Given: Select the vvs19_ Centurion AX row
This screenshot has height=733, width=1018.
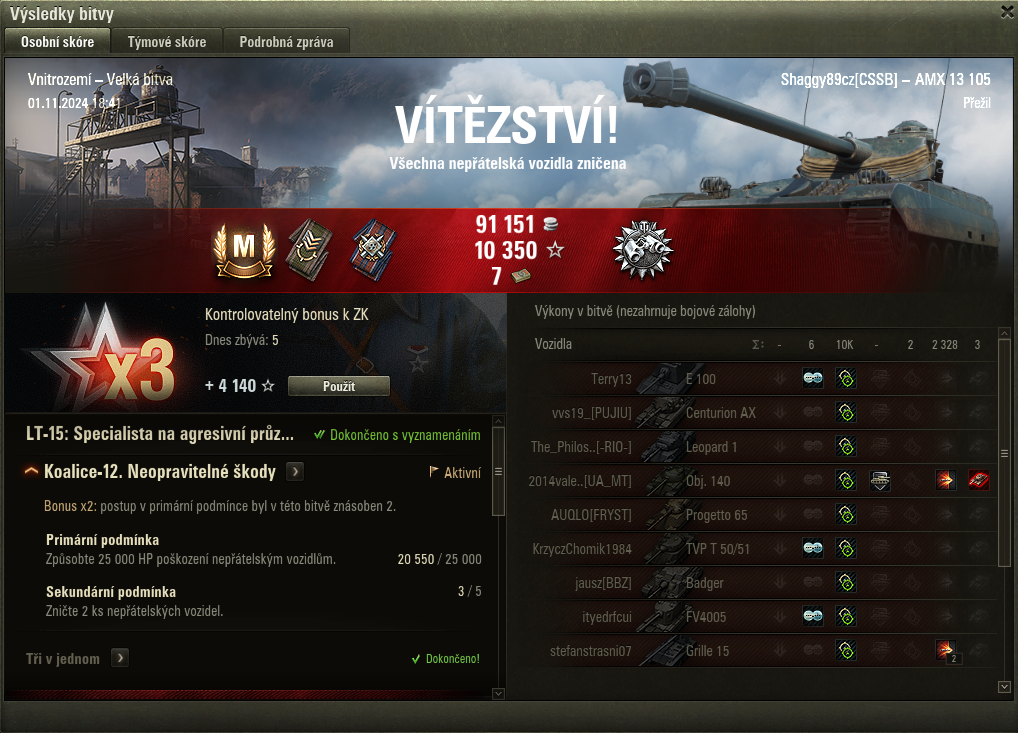Looking at the screenshot, I should [700, 413].
